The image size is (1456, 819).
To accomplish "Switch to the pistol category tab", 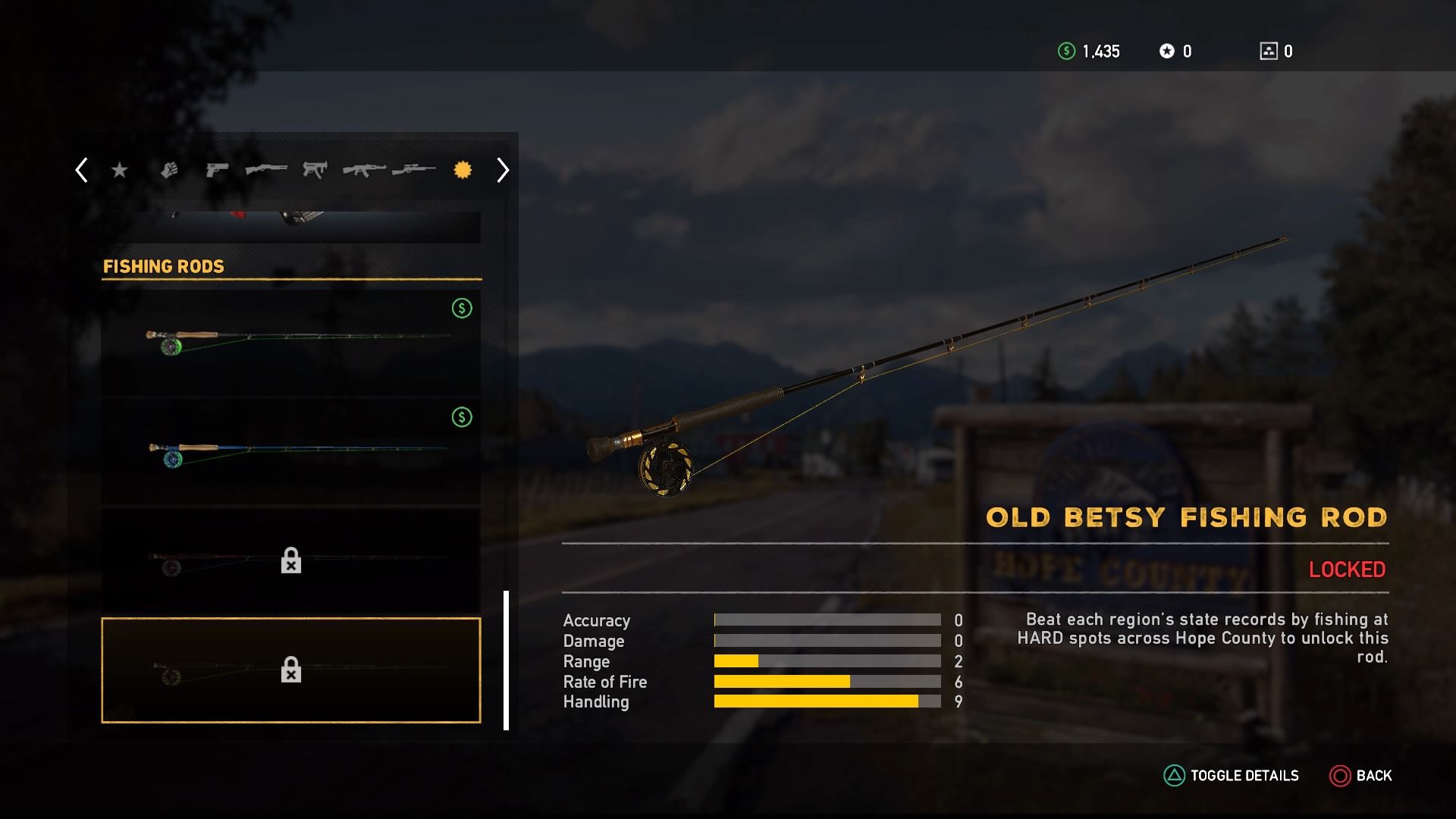I will [217, 170].
